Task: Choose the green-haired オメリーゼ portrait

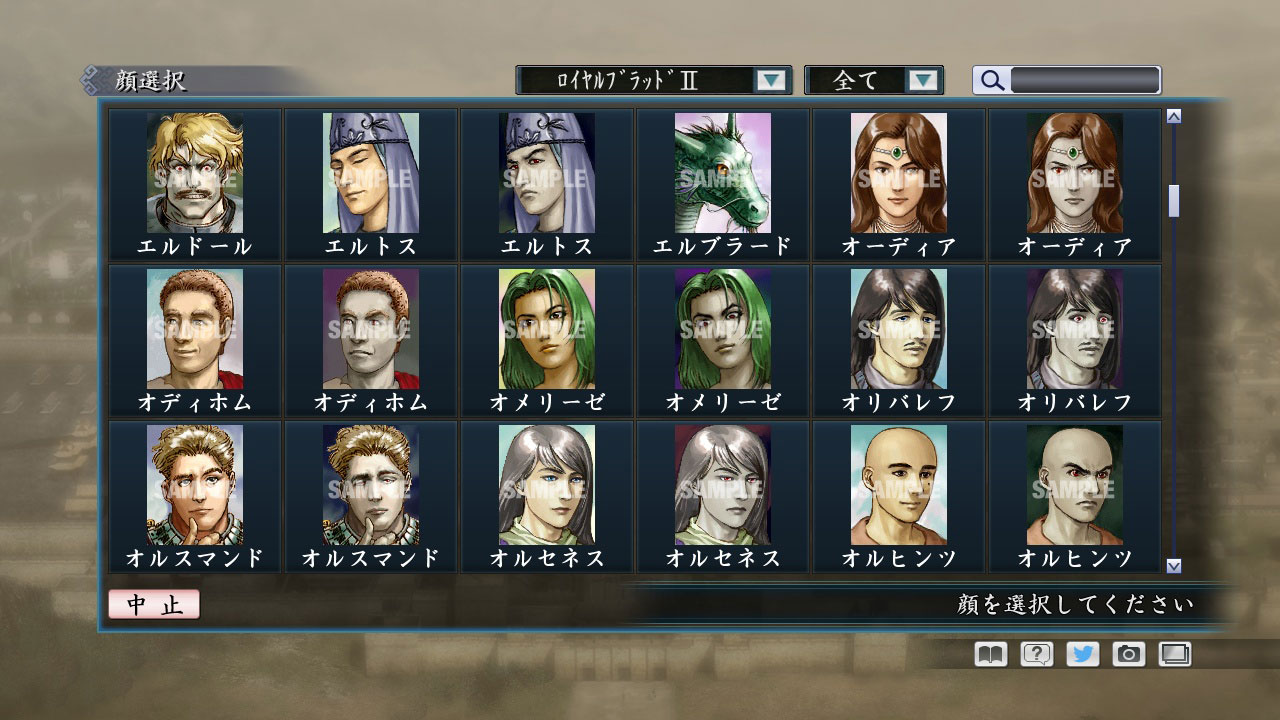Action: (x=546, y=330)
